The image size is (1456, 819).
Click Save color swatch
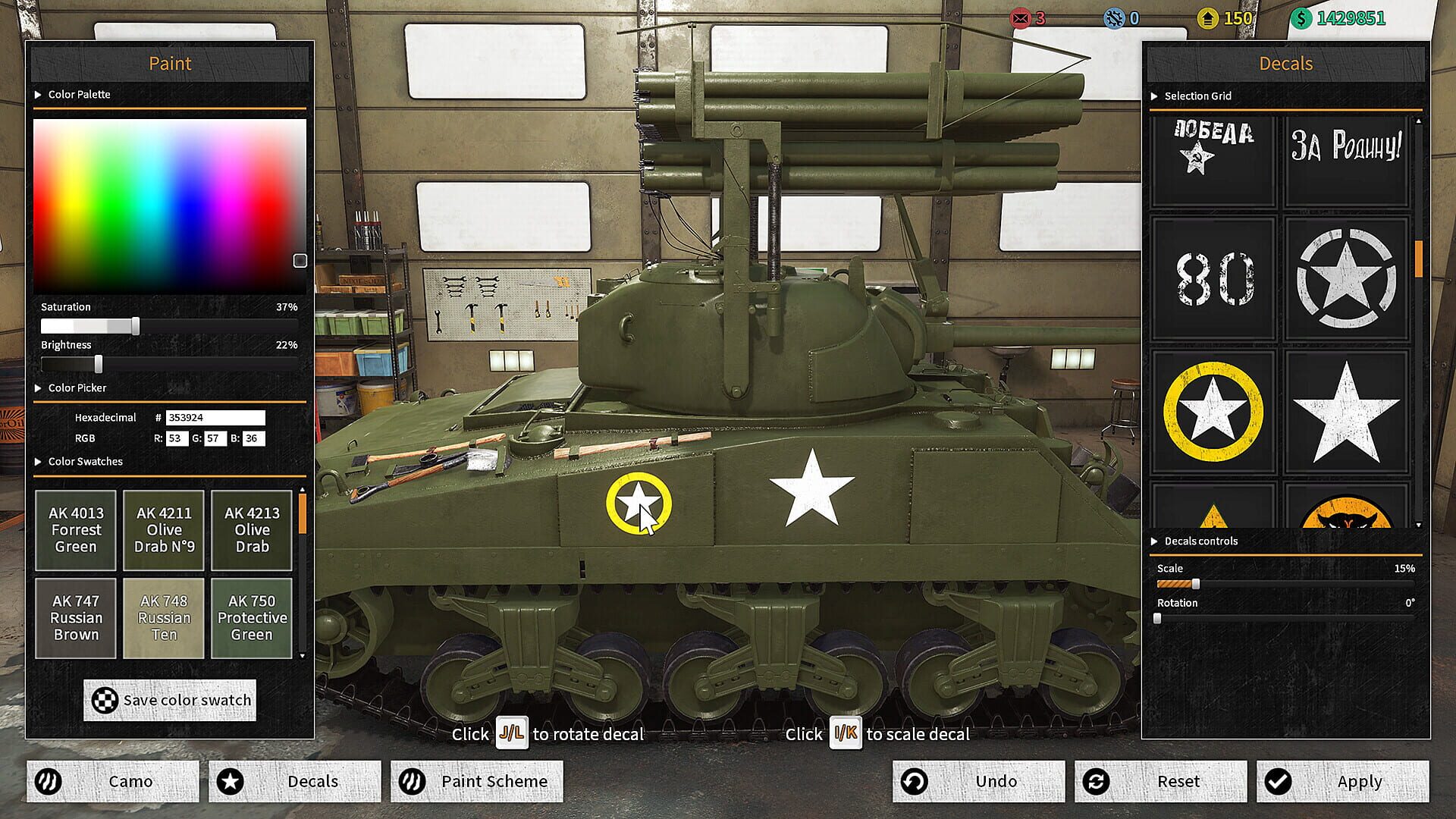coord(169,700)
